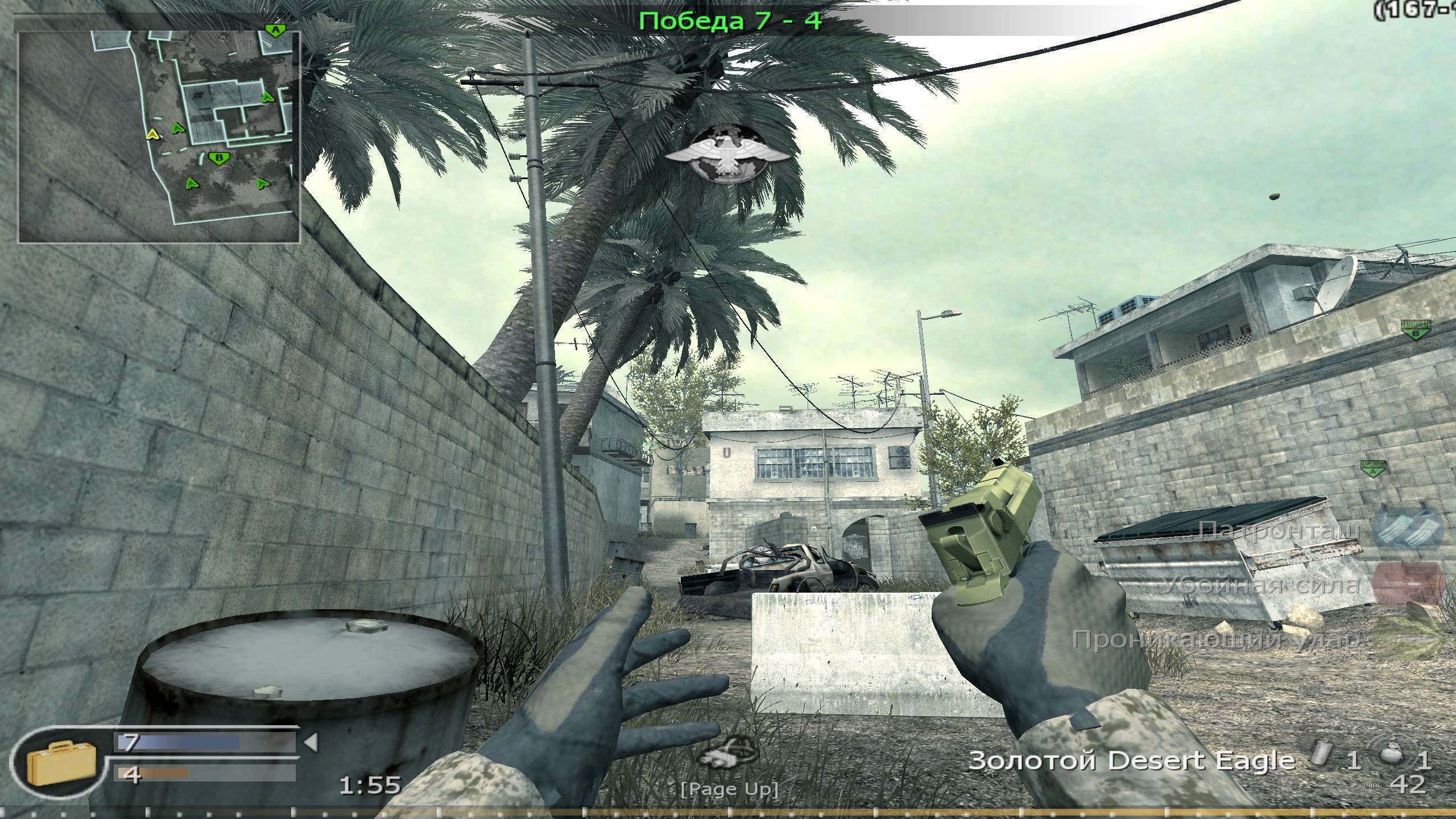This screenshot has width=1456, height=819.
Task: Click the [Page Up] key prompt
Action: coord(731,791)
